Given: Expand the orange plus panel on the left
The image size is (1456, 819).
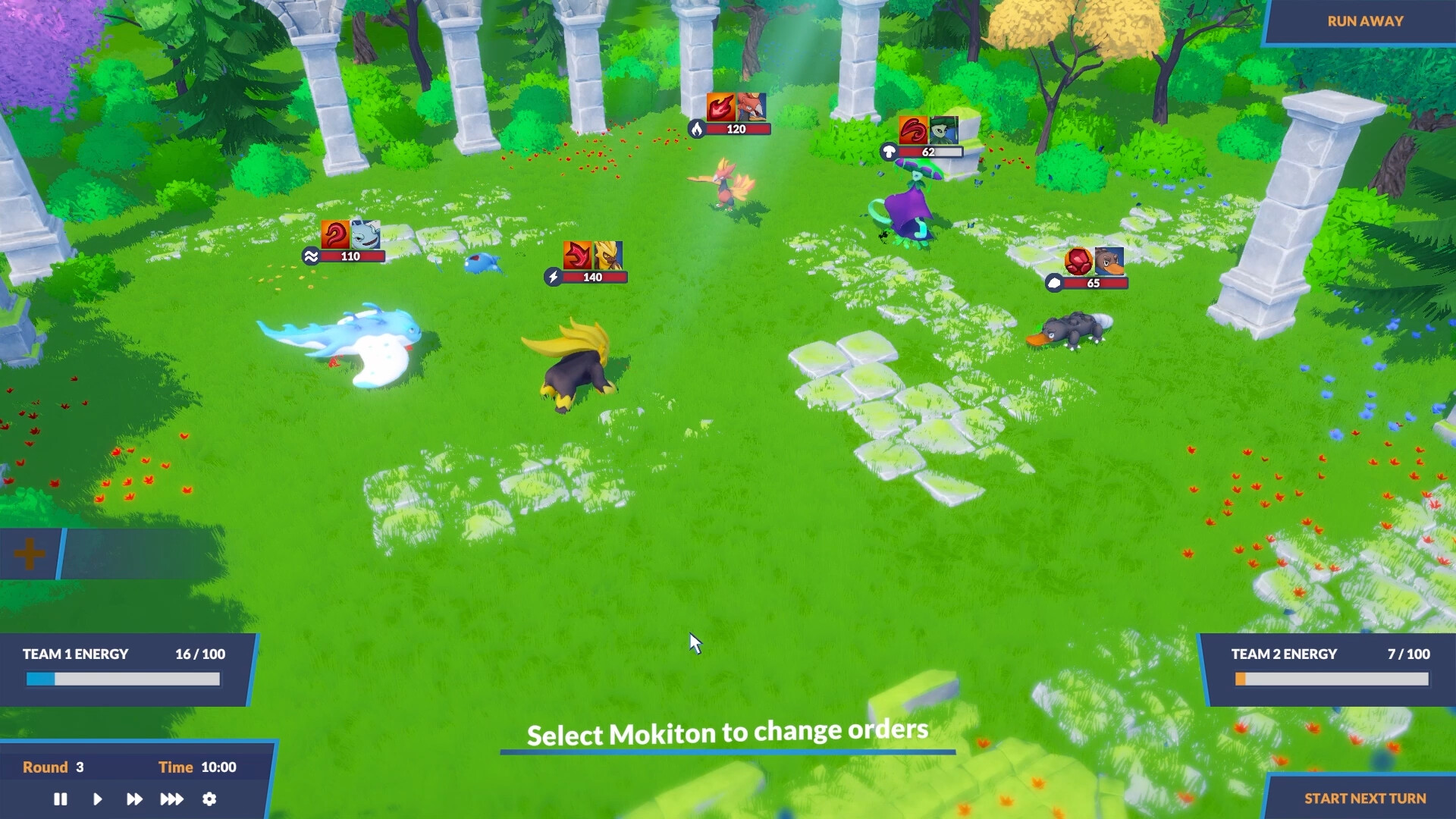Looking at the screenshot, I should 30,554.
